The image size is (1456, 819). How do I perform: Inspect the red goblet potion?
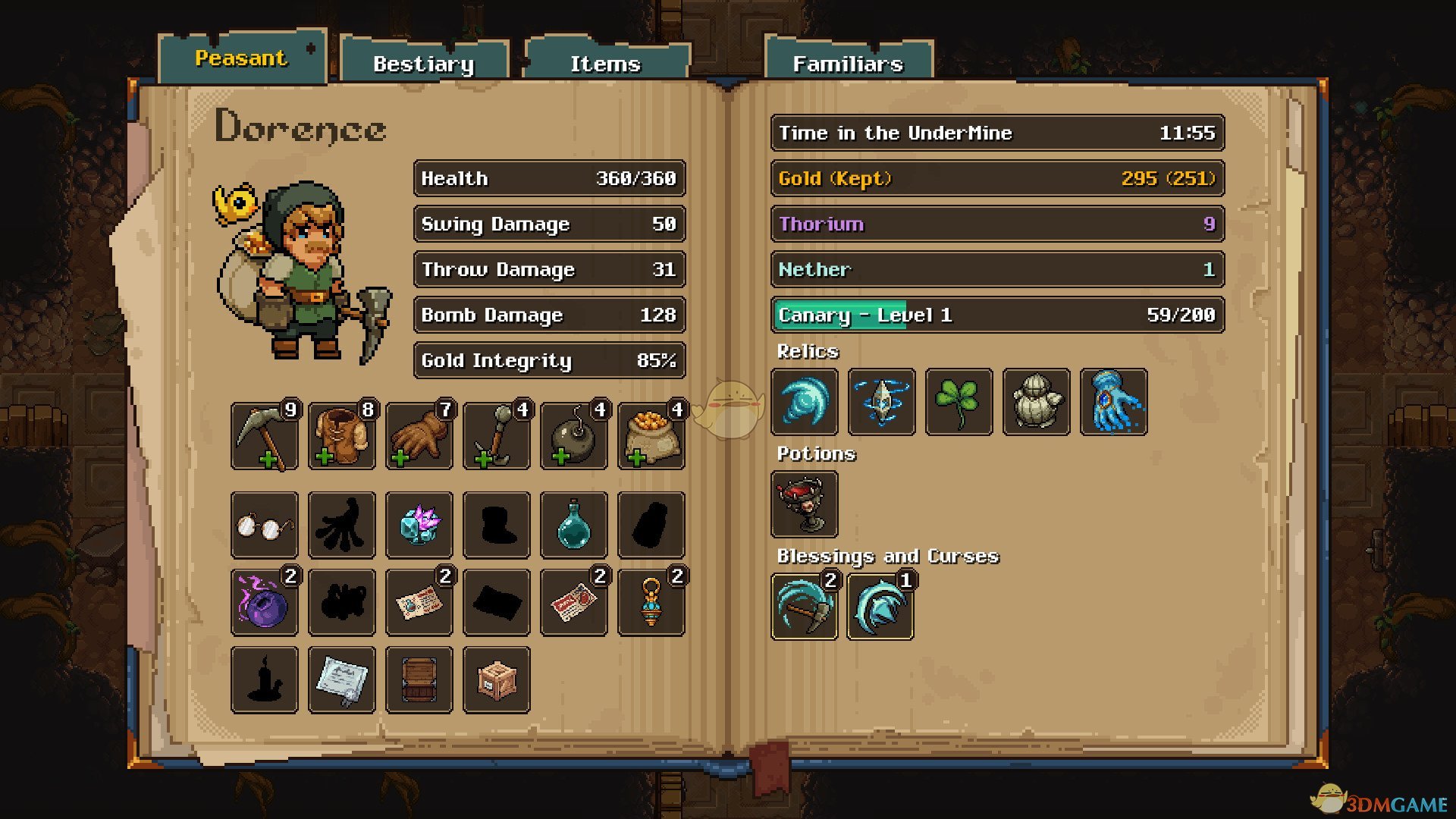click(x=805, y=504)
